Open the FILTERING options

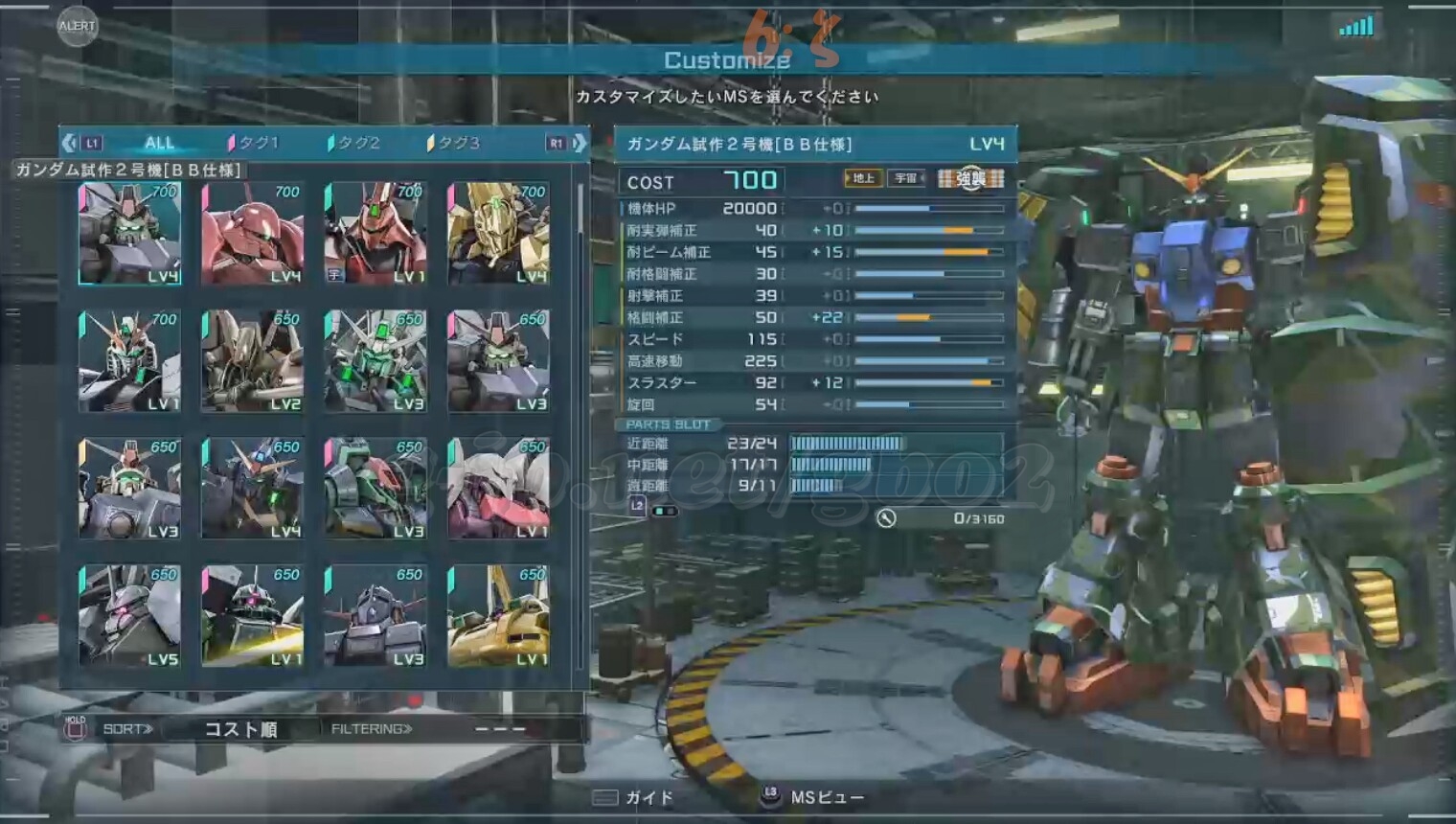(372, 729)
